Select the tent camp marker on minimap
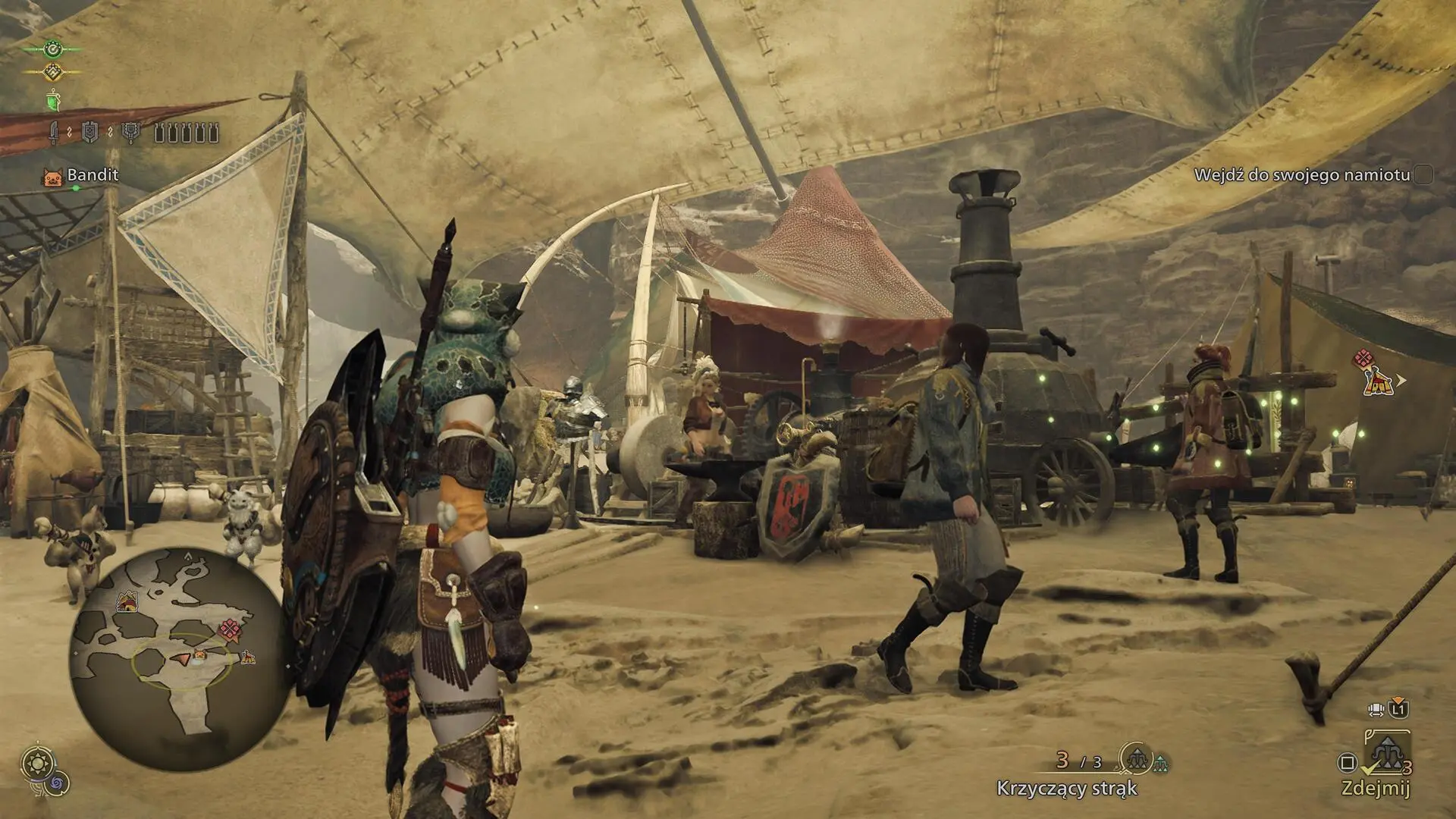This screenshot has width=1456, height=819. (x=127, y=604)
